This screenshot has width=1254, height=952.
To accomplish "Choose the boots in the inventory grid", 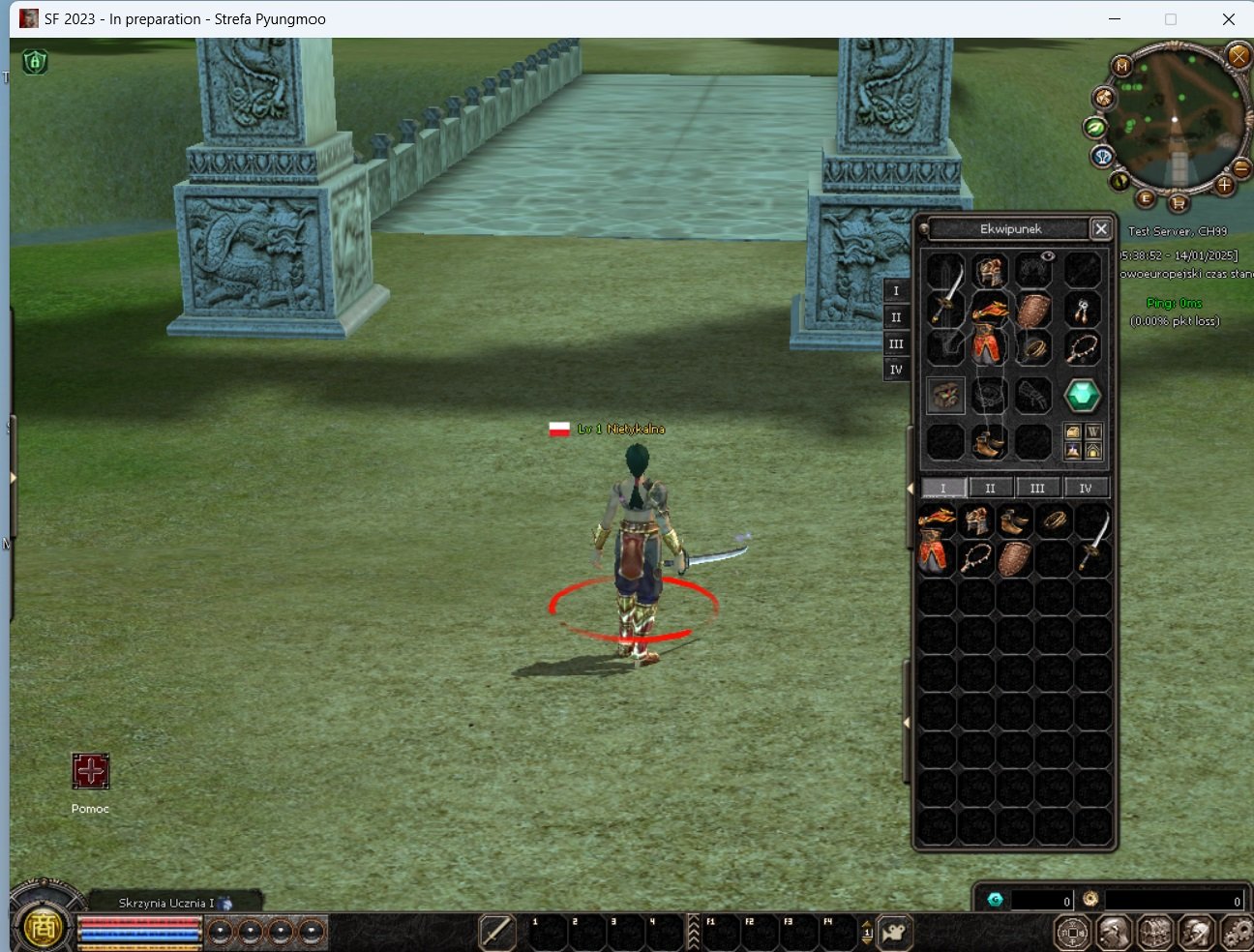I will [x=1014, y=521].
